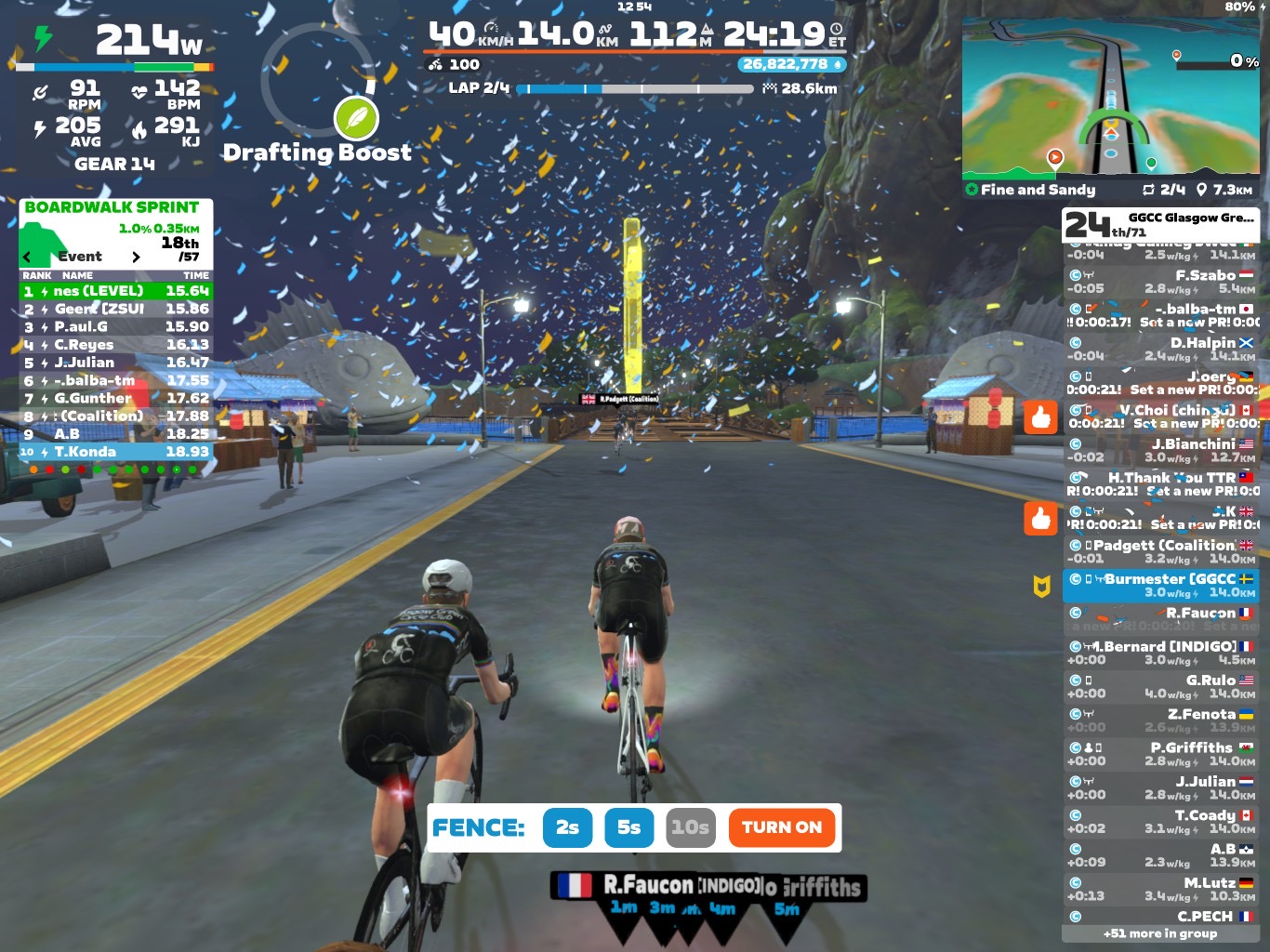Screen dimensions: 1270x952
Task: Select C.Reyes row in sprint leaderboard
Action: tap(116, 345)
